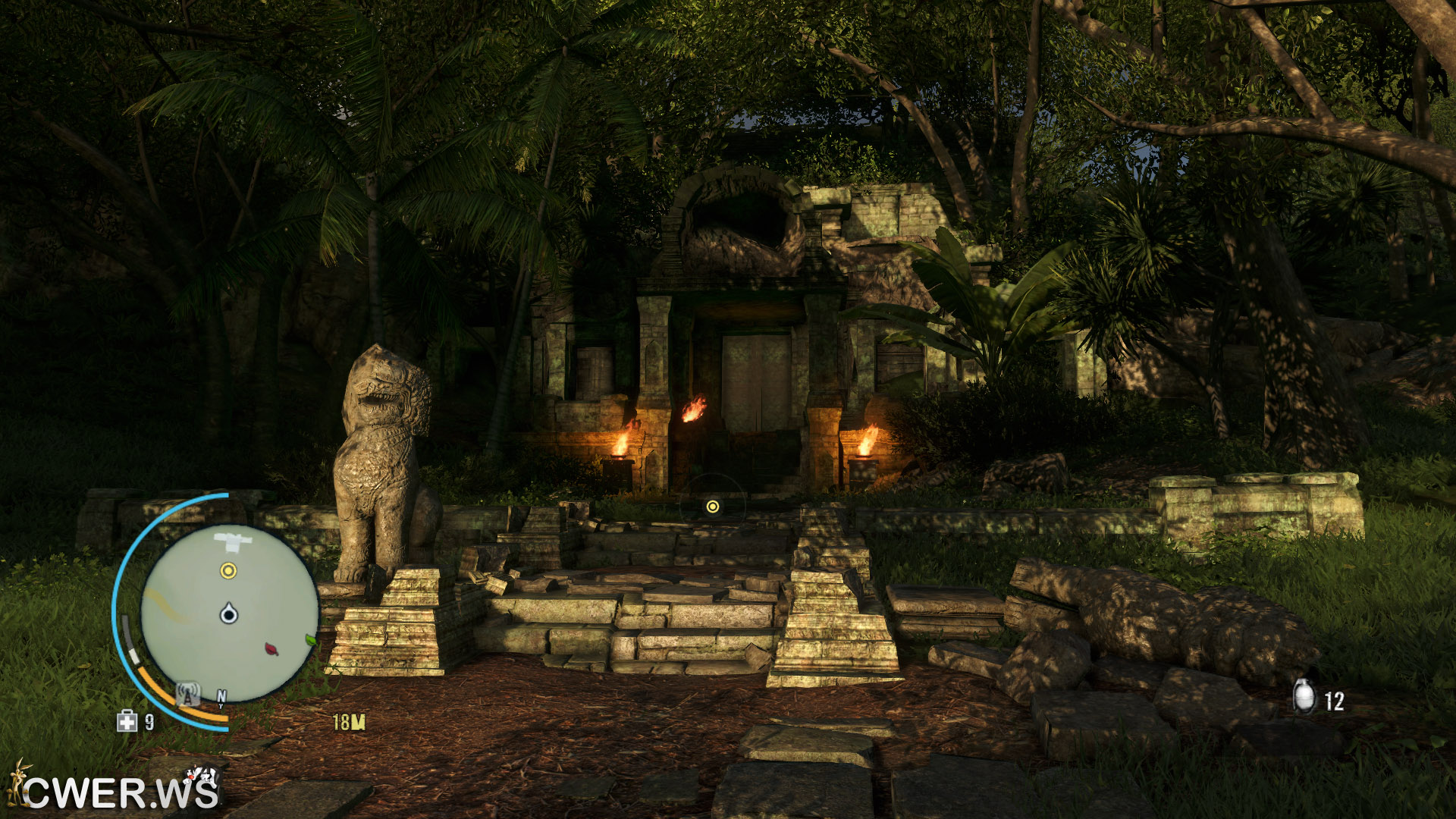
Task: Click the red leaf marker on the minimap
Action: point(271,648)
